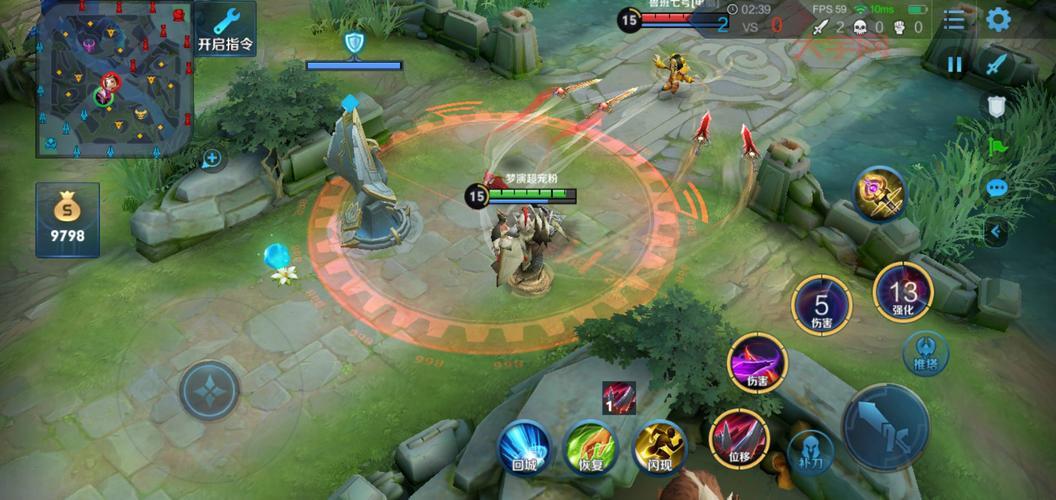
Task: Cast the 位移 dash skill
Action: 738,438
